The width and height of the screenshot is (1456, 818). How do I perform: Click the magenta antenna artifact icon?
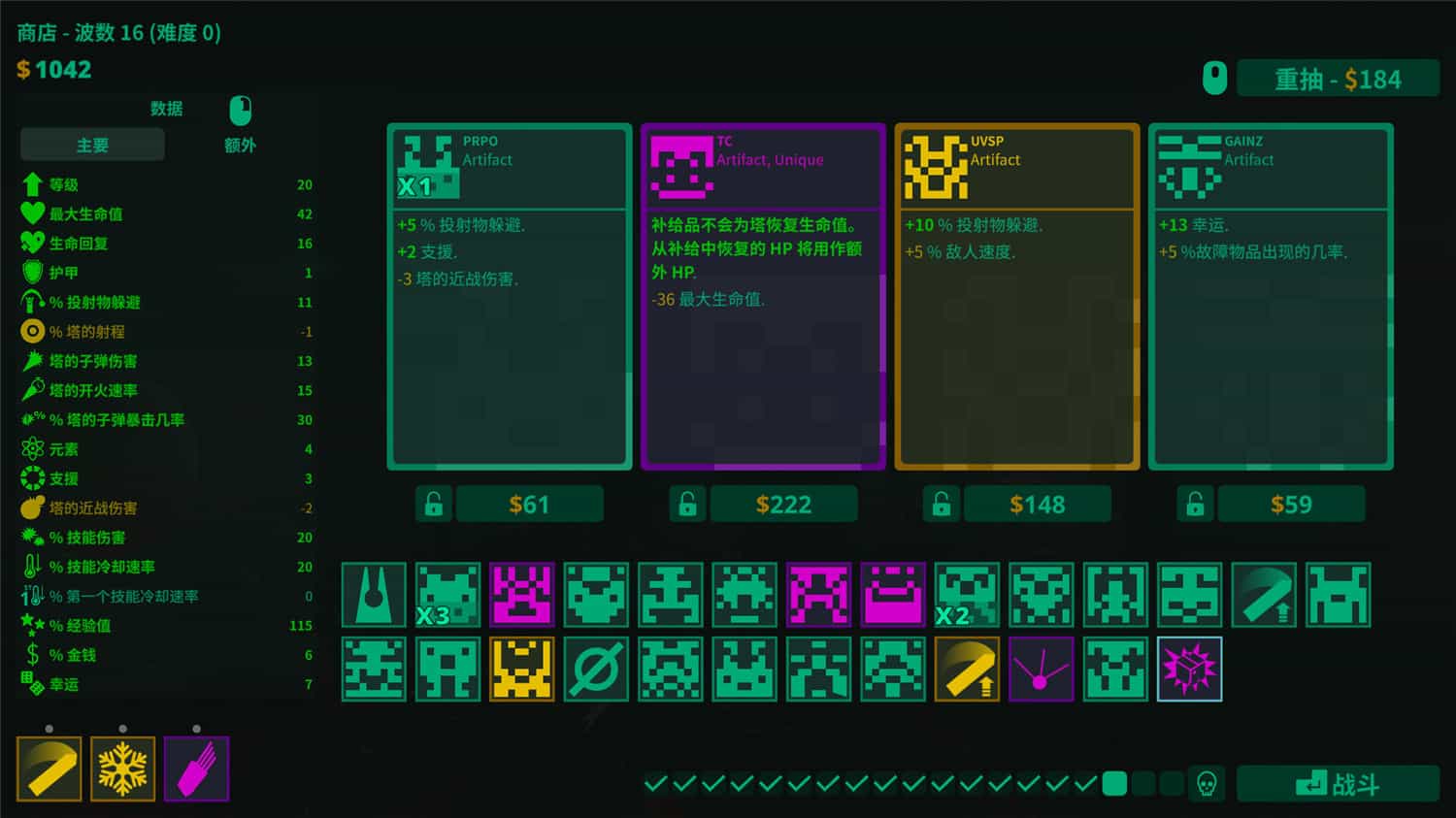[1042, 670]
